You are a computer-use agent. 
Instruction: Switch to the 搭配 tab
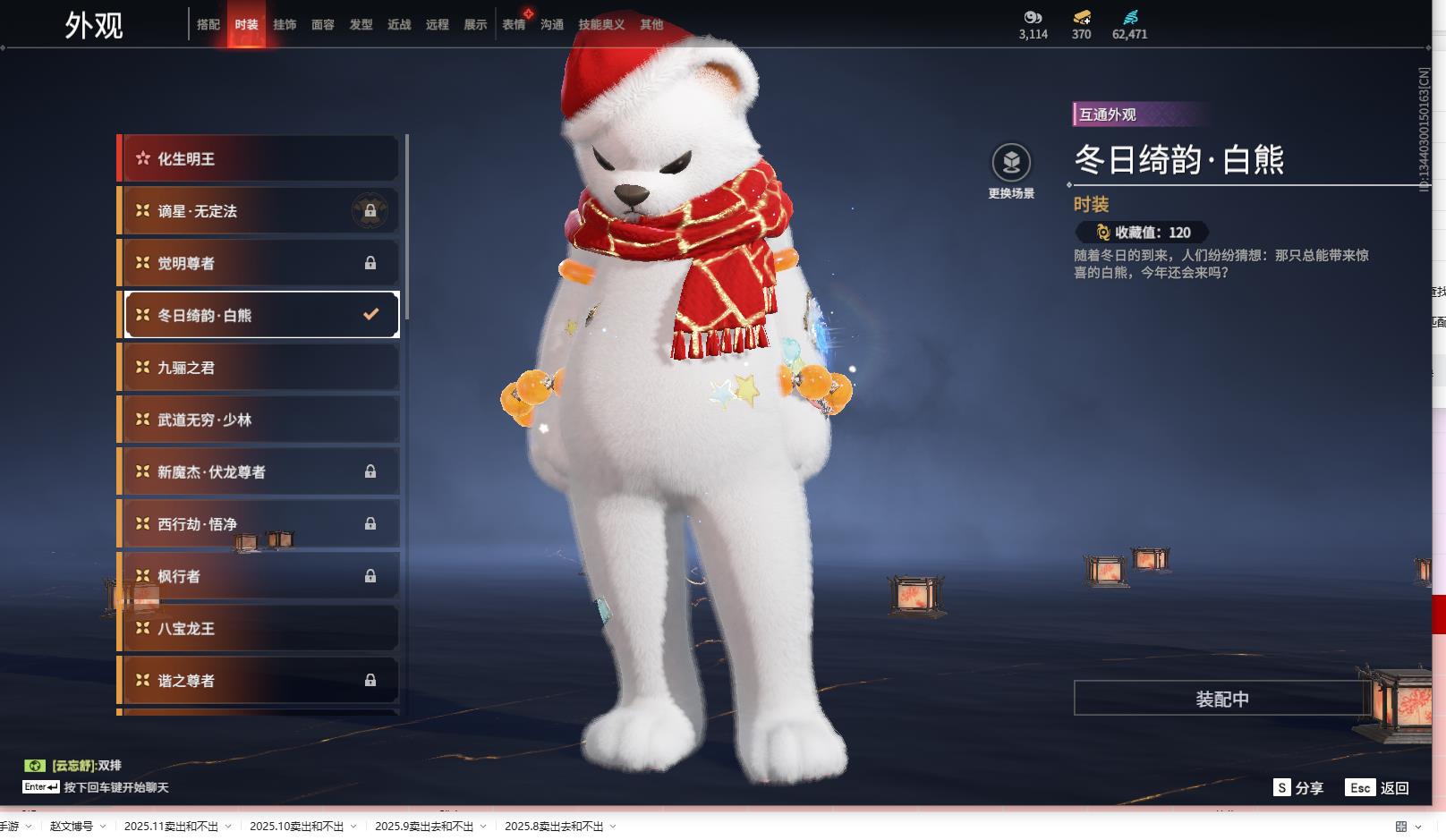click(x=208, y=25)
